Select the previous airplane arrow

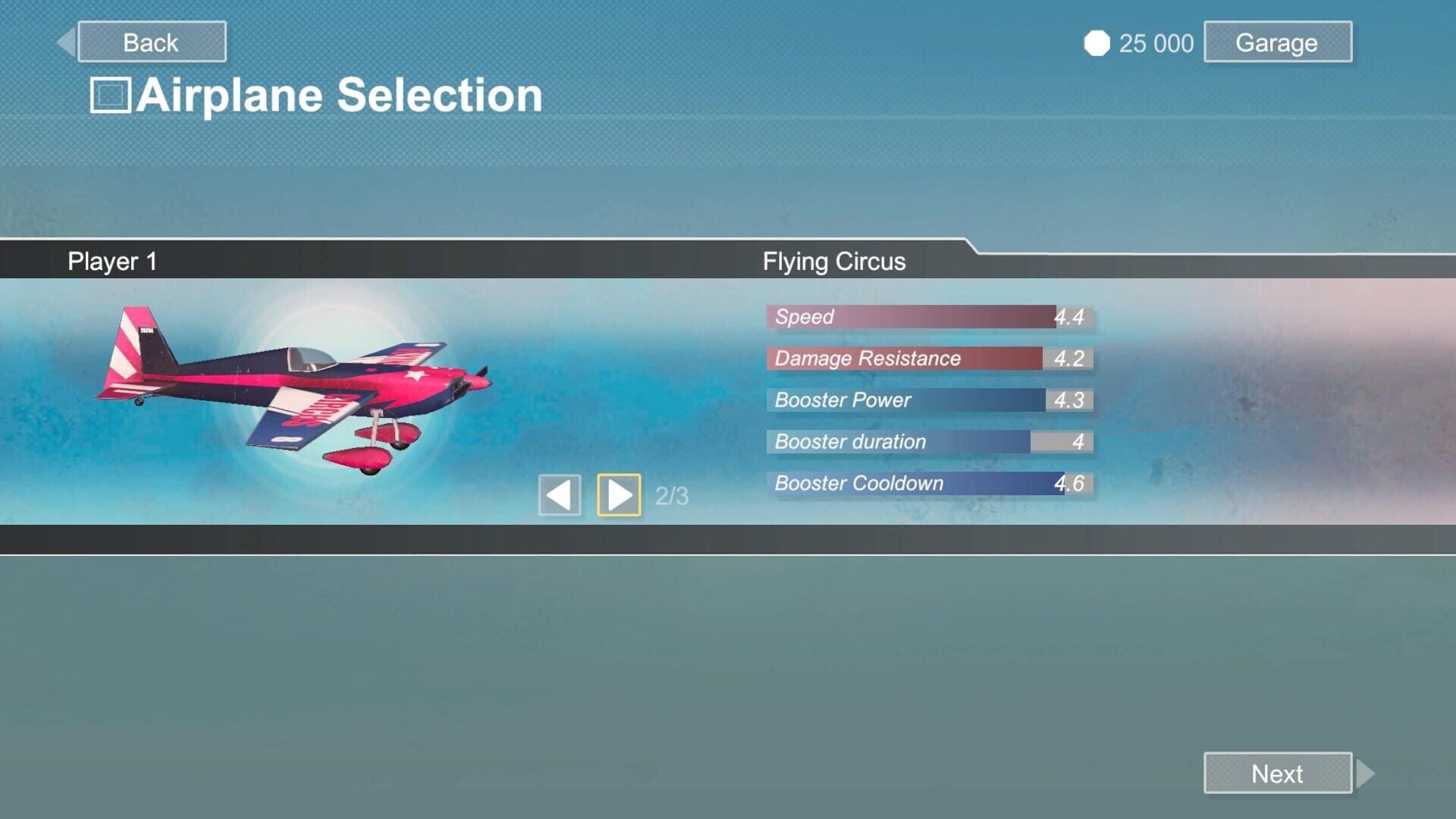coord(559,494)
